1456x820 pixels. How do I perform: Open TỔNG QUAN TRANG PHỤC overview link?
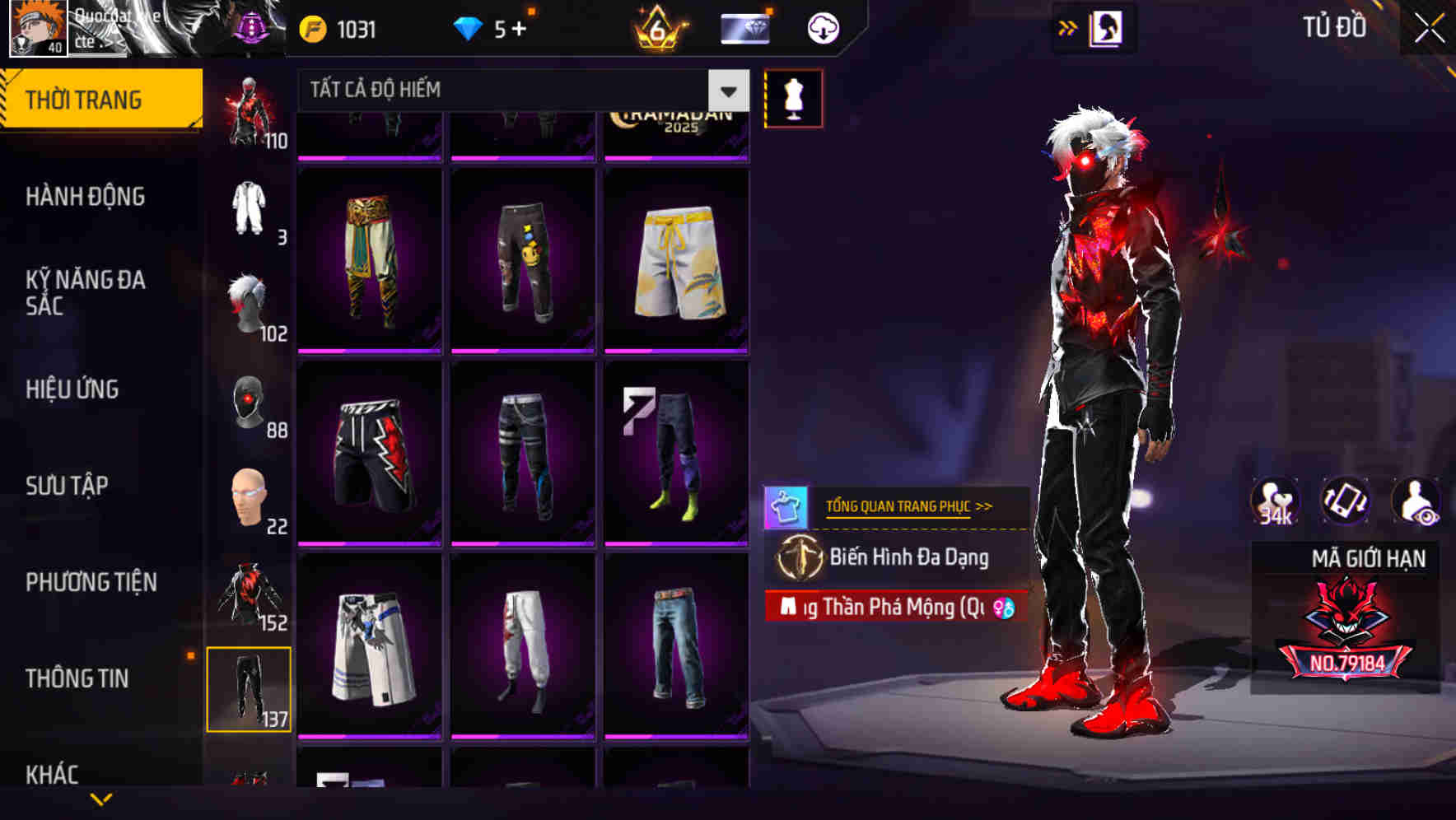click(x=906, y=506)
